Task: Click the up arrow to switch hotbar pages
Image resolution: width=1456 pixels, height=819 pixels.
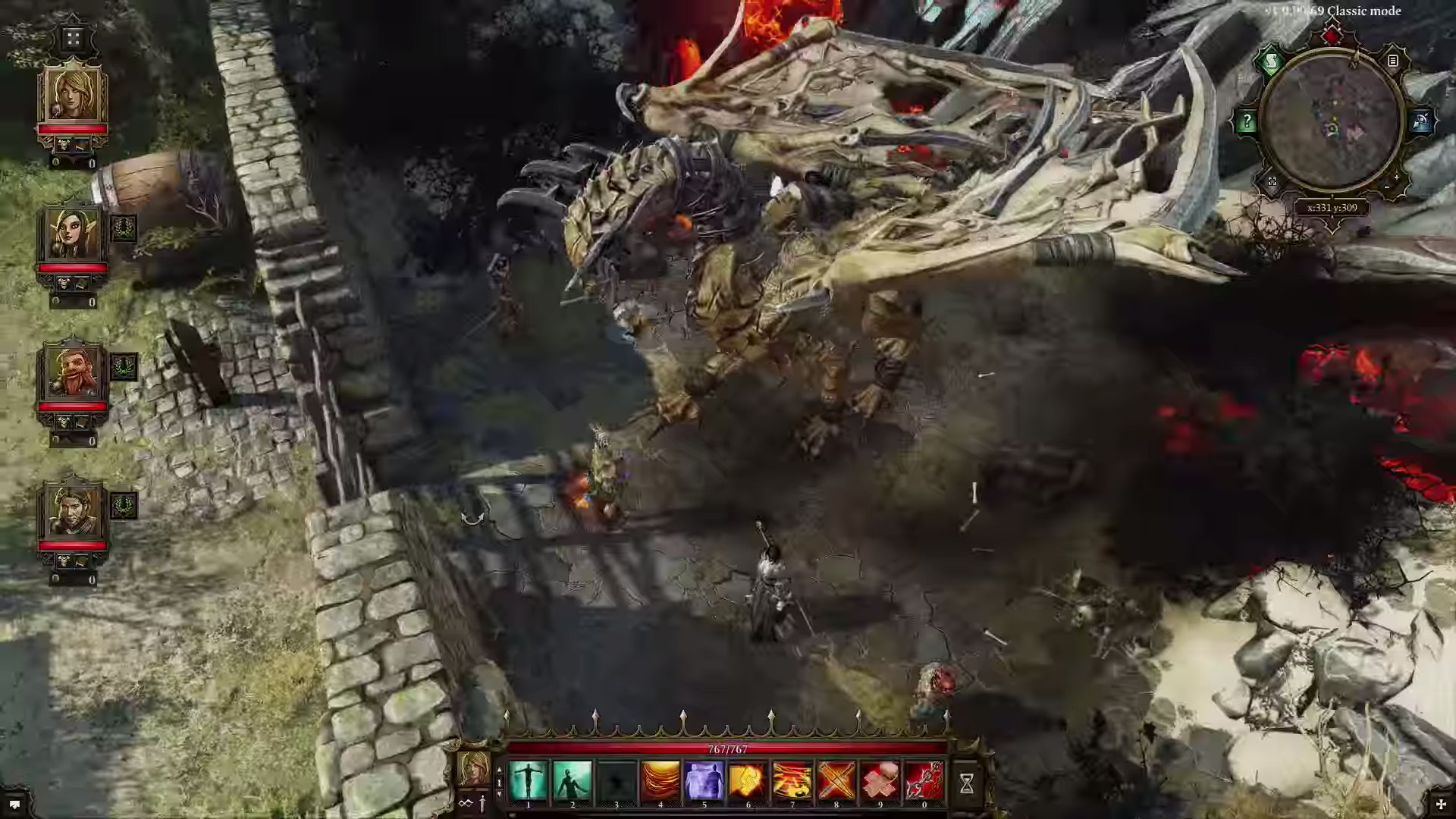Action: pos(500,769)
